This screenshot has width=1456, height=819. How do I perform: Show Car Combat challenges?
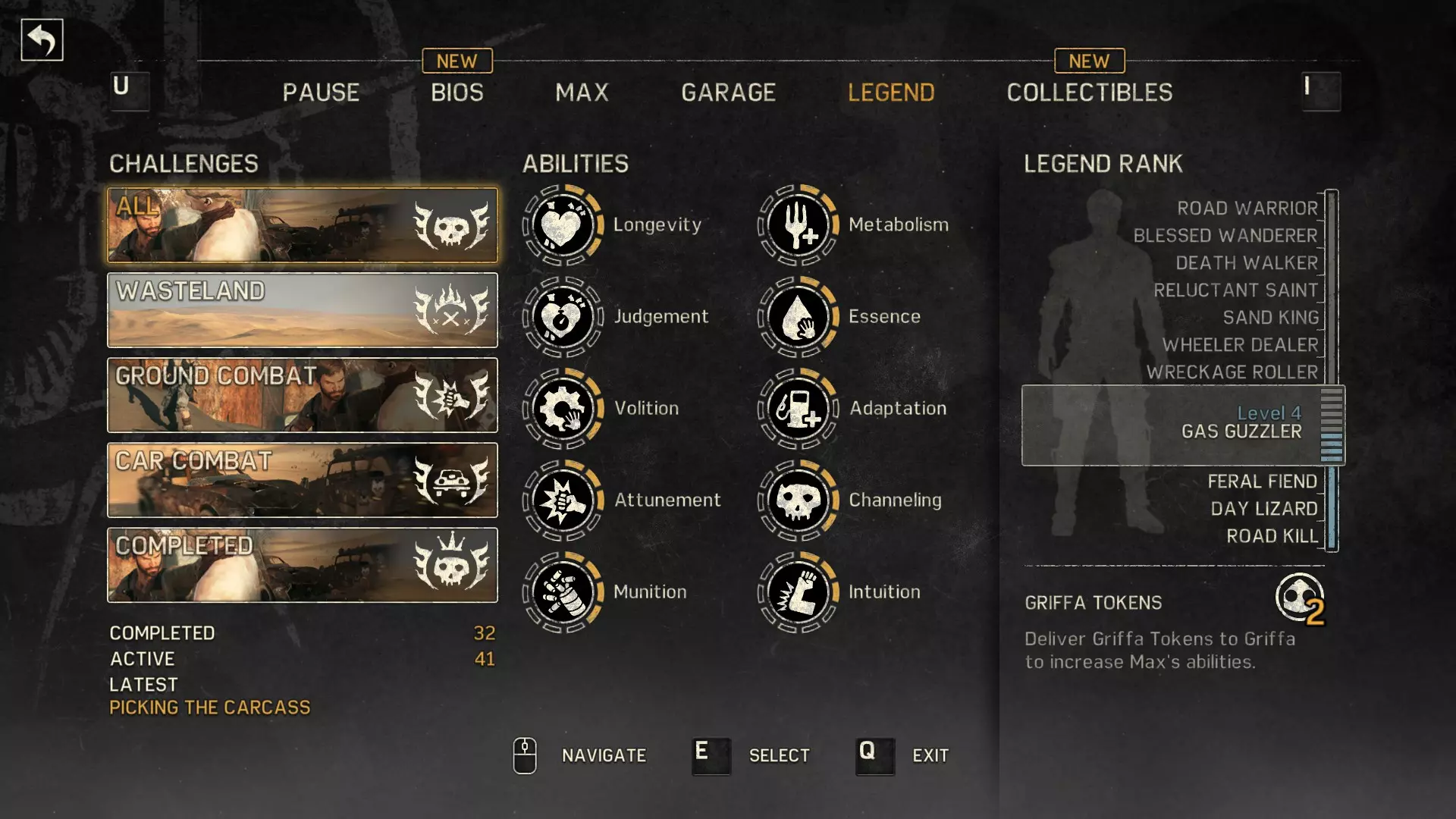coord(303,480)
